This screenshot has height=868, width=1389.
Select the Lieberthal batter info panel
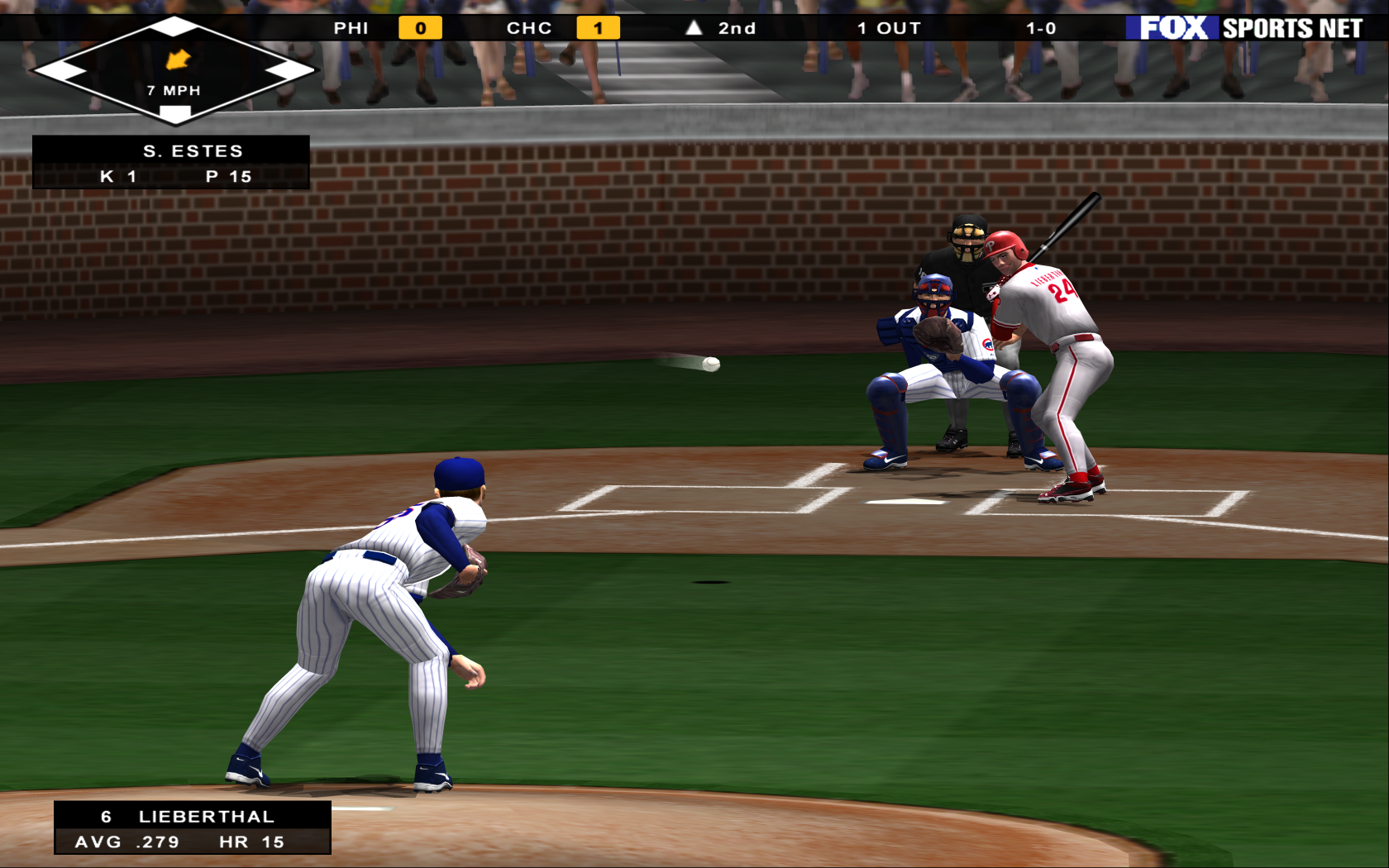[x=193, y=827]
